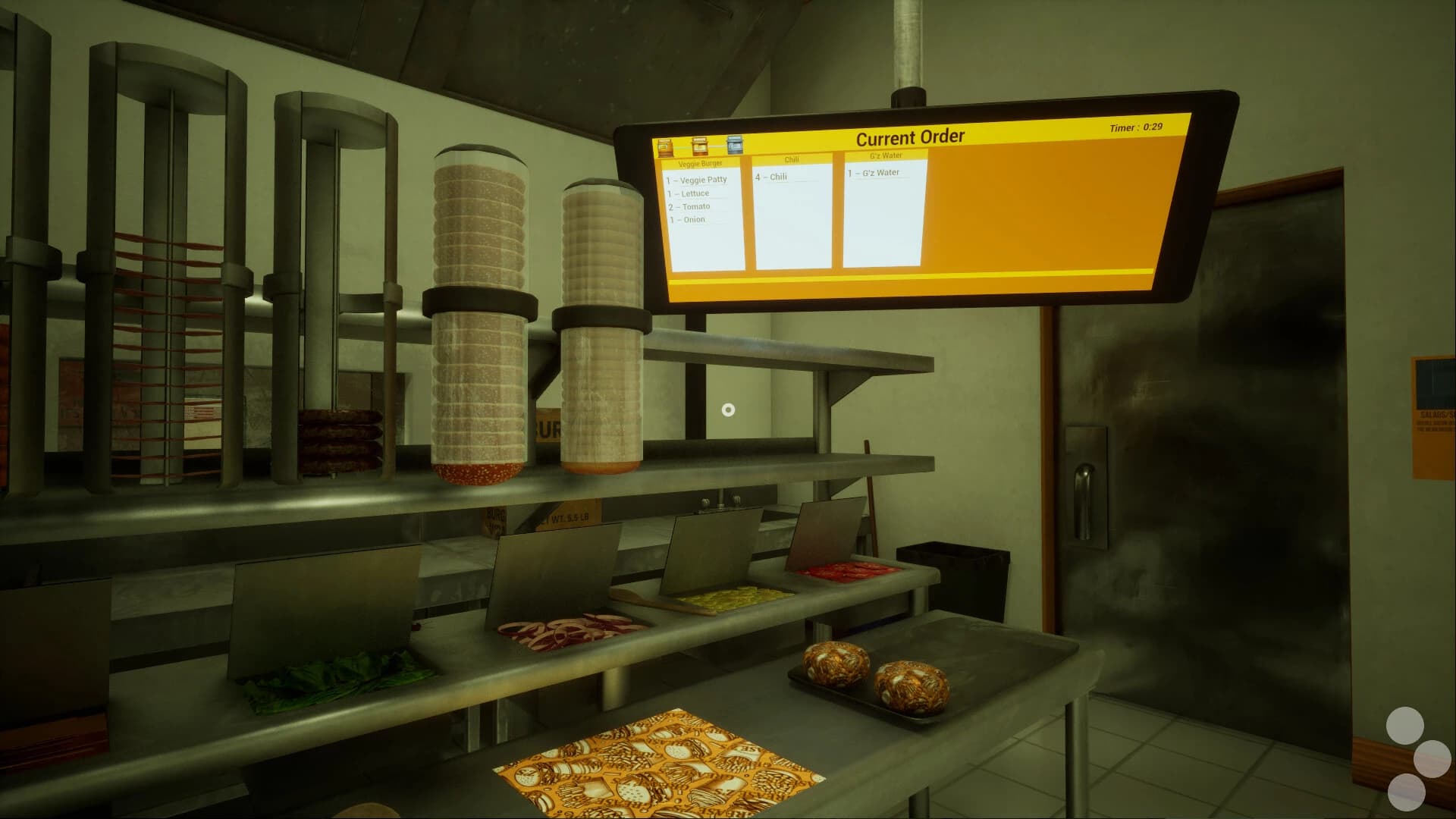Viewport: 1456px width, 819px height.
Task: Check off the Onion ingredient line
Action: click(x=686, y=219)
